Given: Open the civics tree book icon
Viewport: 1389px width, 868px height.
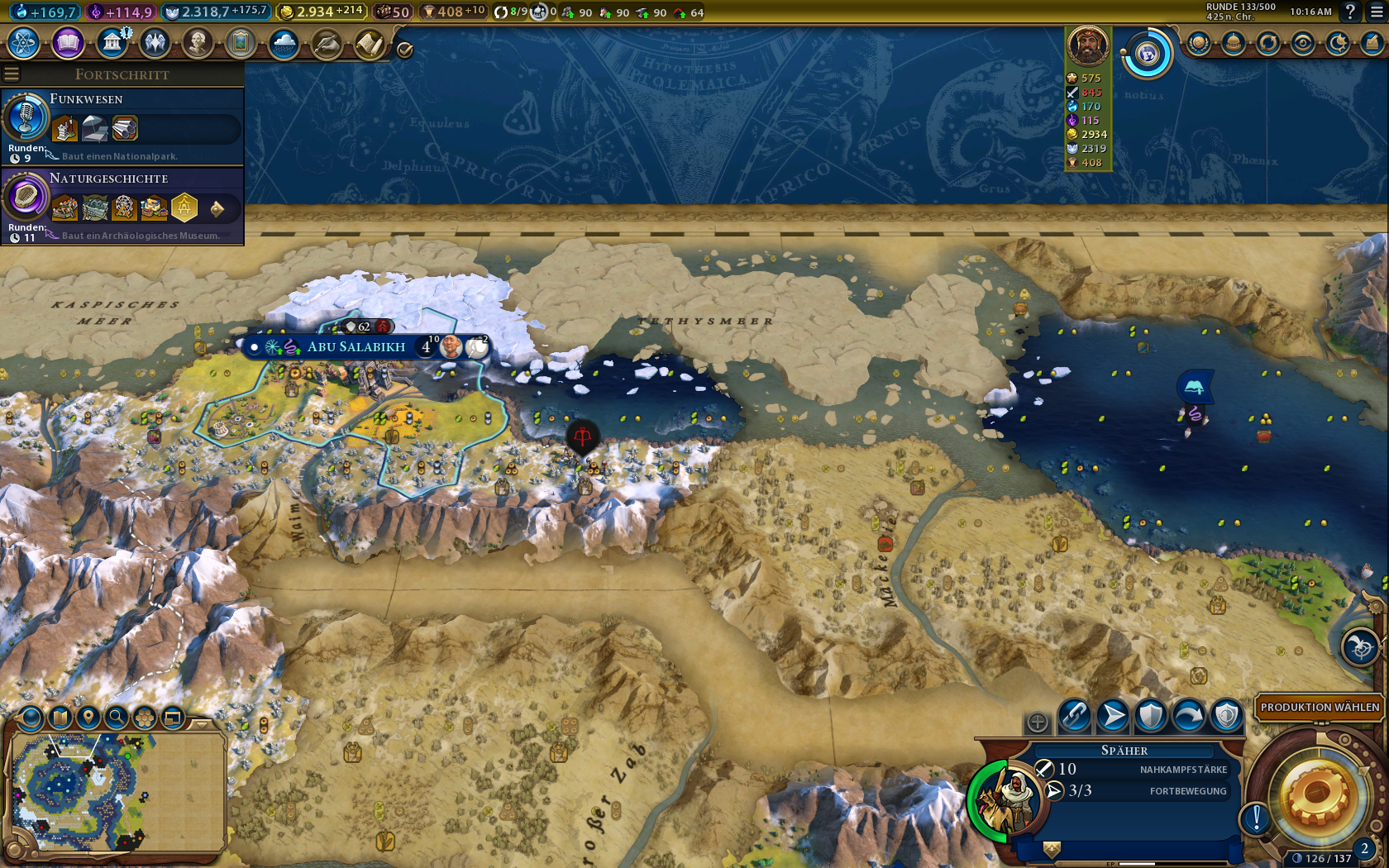Looking at the screenshot, I should 68,43.
